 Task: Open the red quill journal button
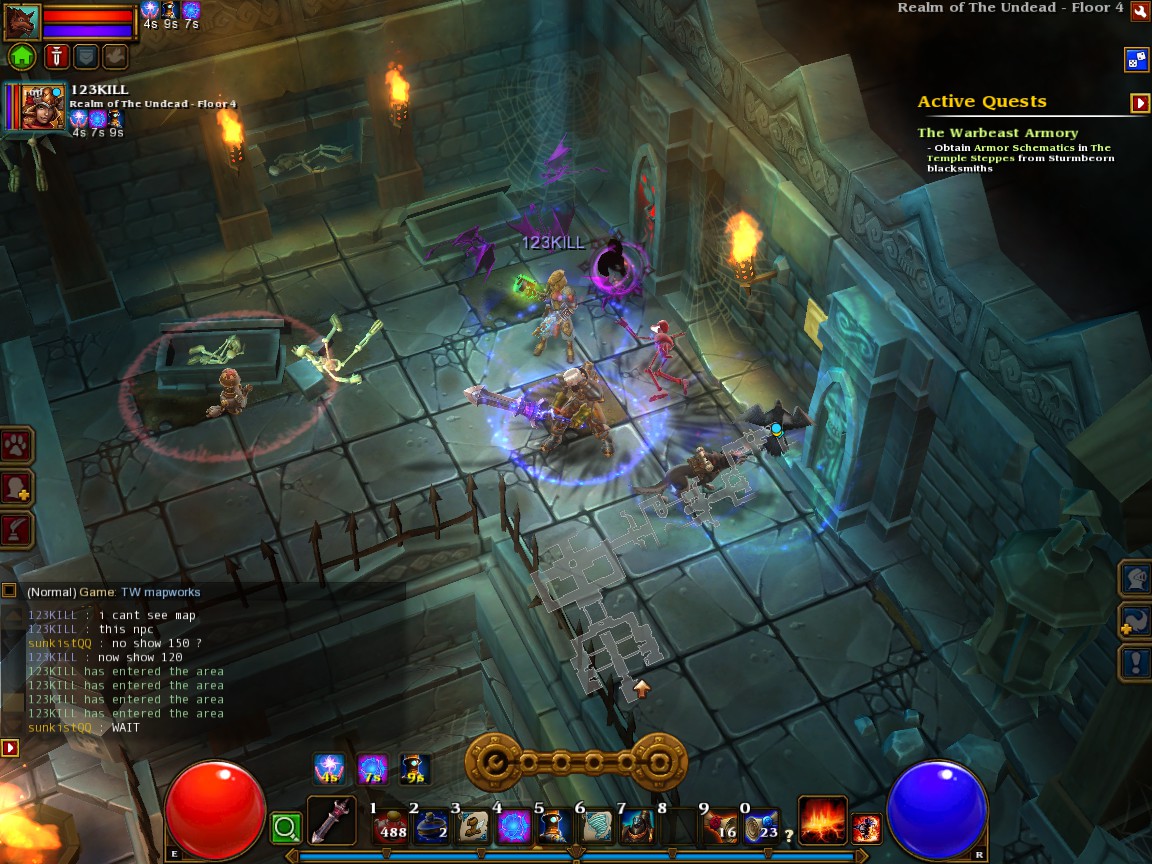pos(18,529)
